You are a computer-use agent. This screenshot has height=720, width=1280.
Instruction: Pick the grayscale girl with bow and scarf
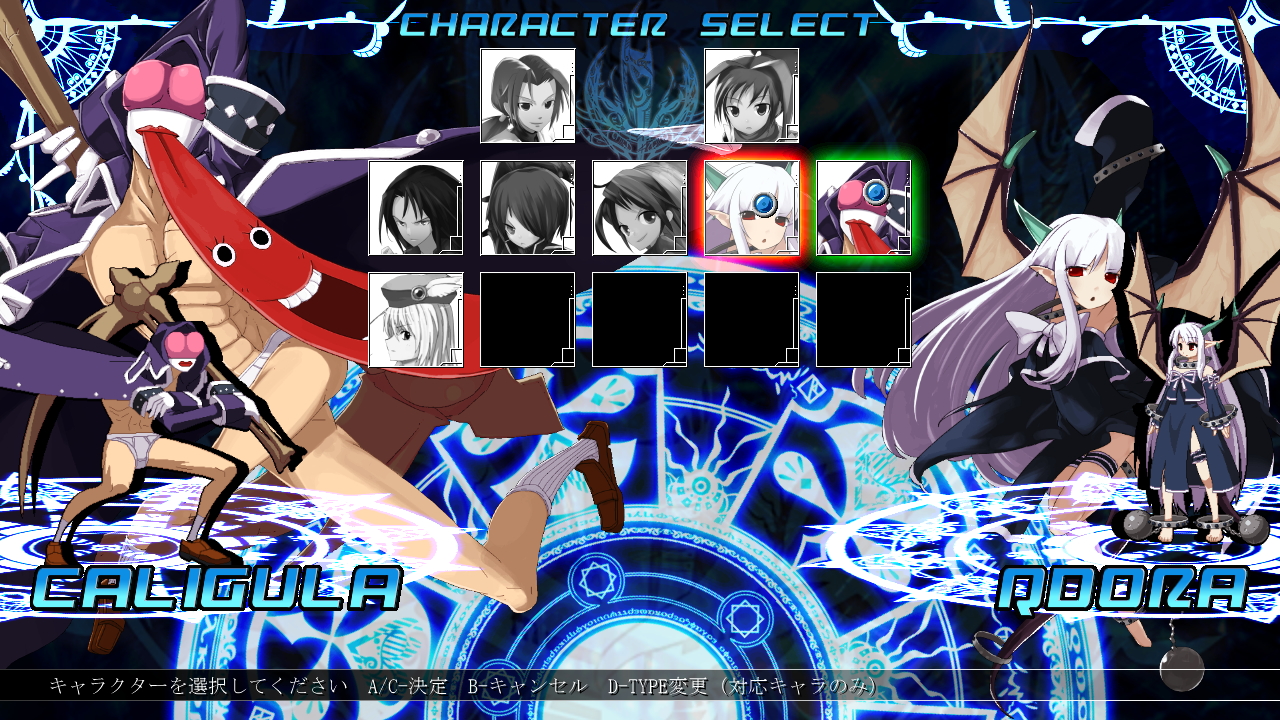(x=752, y=96)
